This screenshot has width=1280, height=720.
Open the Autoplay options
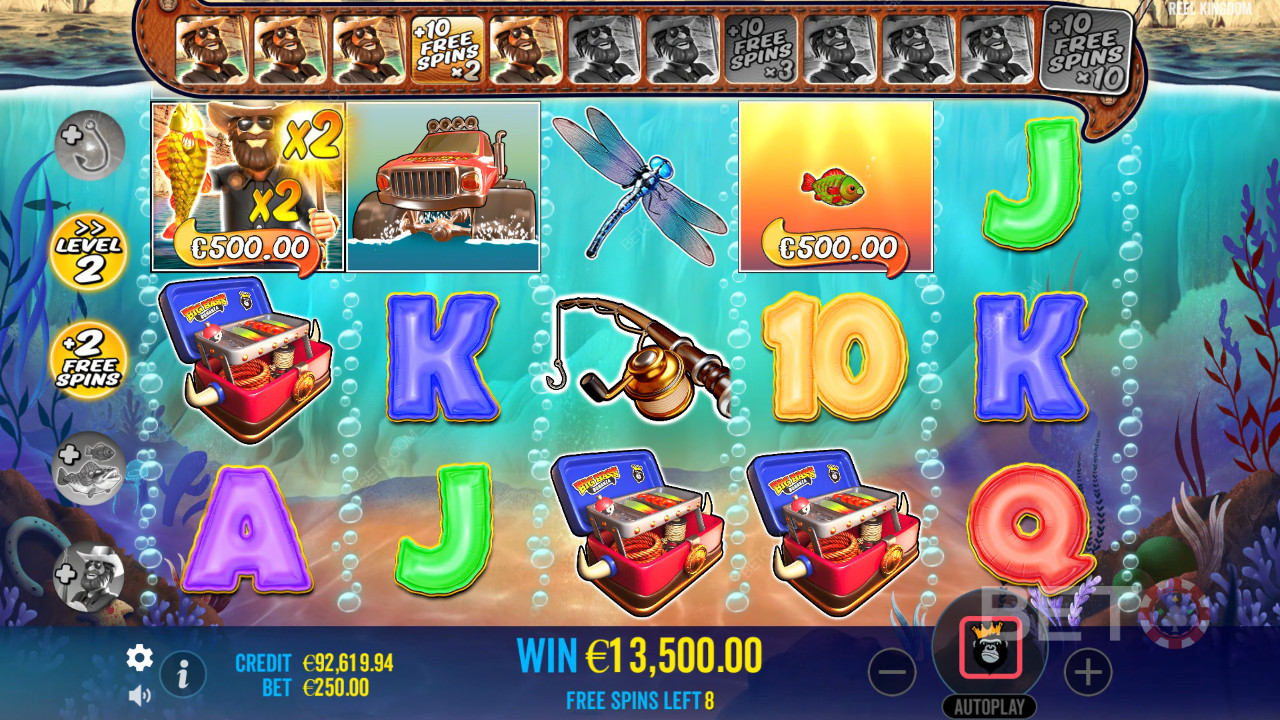(x=989, y=706)
